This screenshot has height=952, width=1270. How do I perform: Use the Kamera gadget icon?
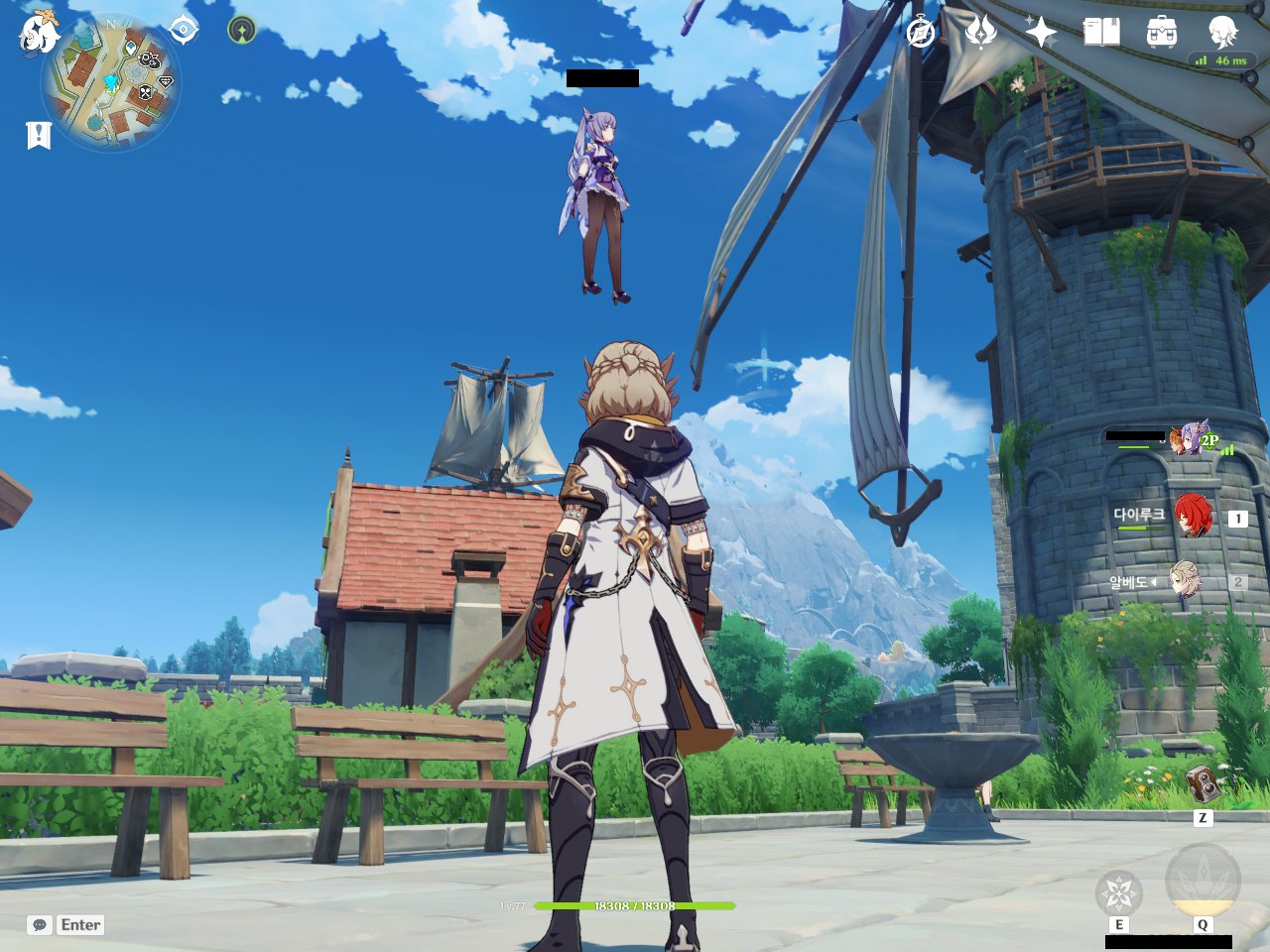pos(1203,785)
